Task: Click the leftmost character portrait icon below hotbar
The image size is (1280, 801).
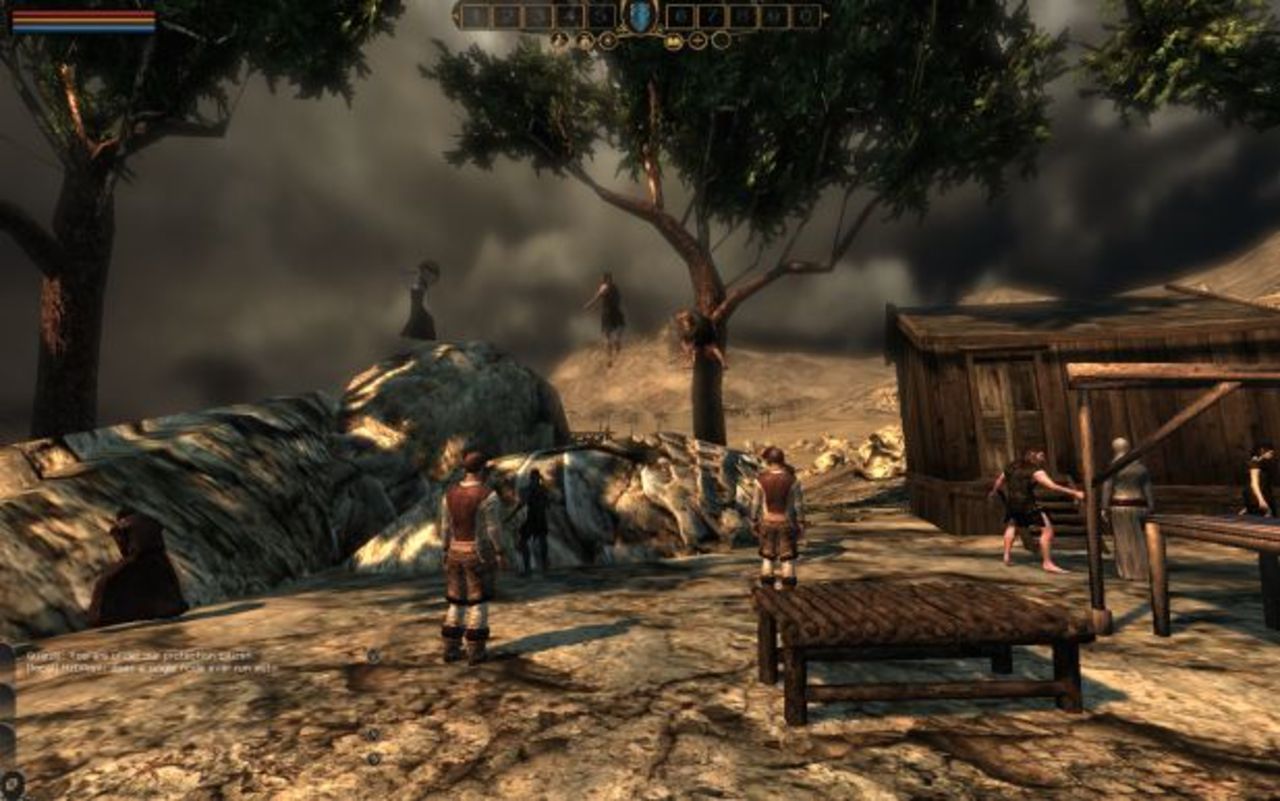Action: click(x=558, y=39)
